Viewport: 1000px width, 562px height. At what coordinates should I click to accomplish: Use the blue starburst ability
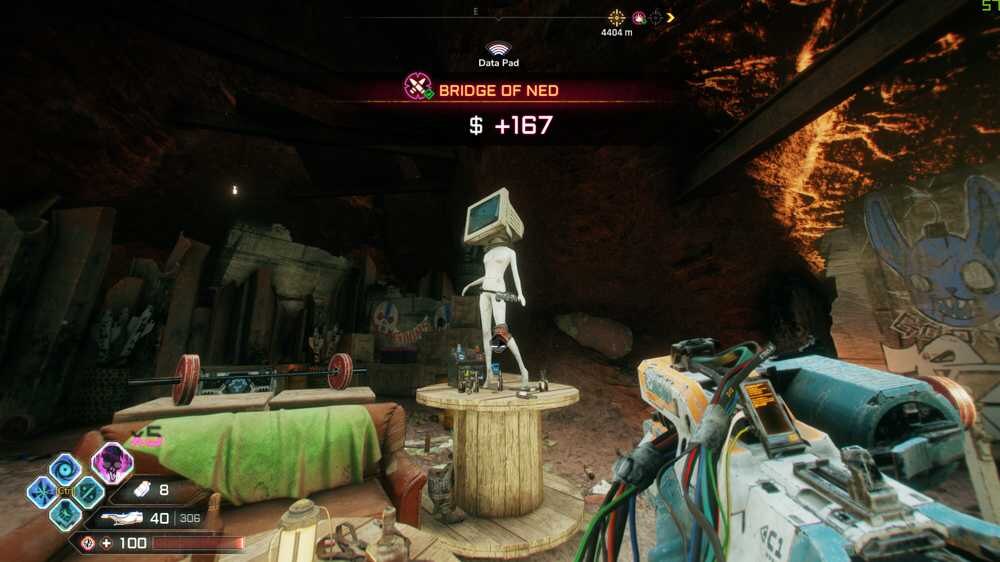click(43, 491)
